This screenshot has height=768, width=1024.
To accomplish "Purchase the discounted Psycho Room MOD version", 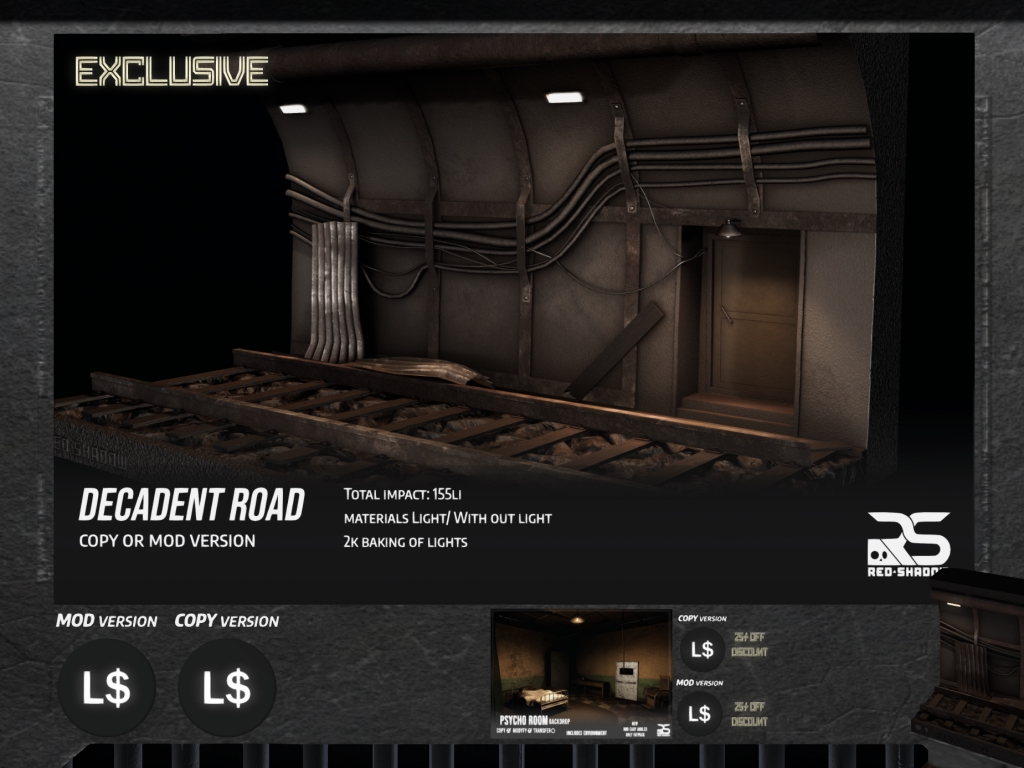I will [x=701, y=714].
